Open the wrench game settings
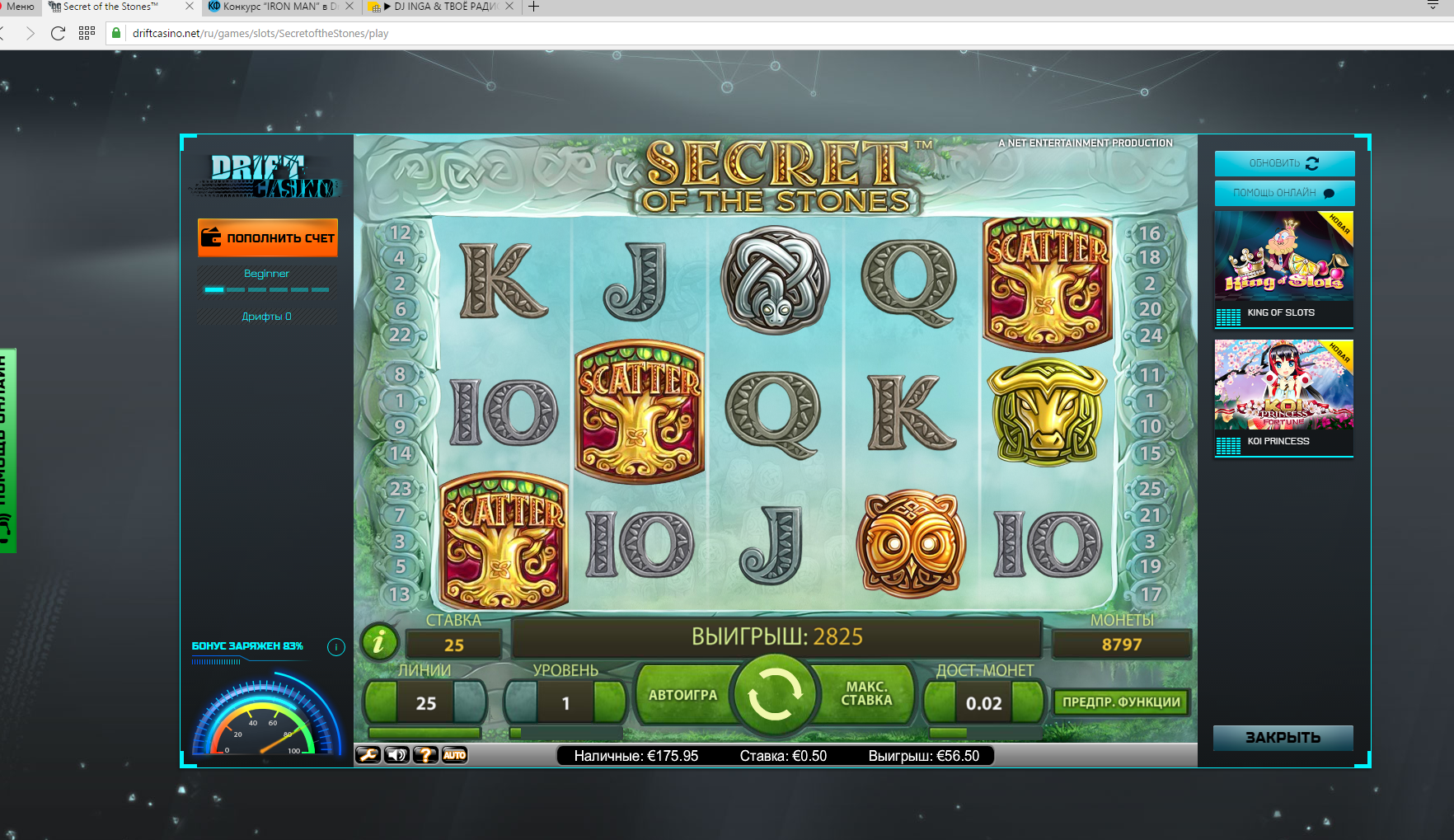The height and width of the screenshot is (840, 1454). tap(368, 754)
